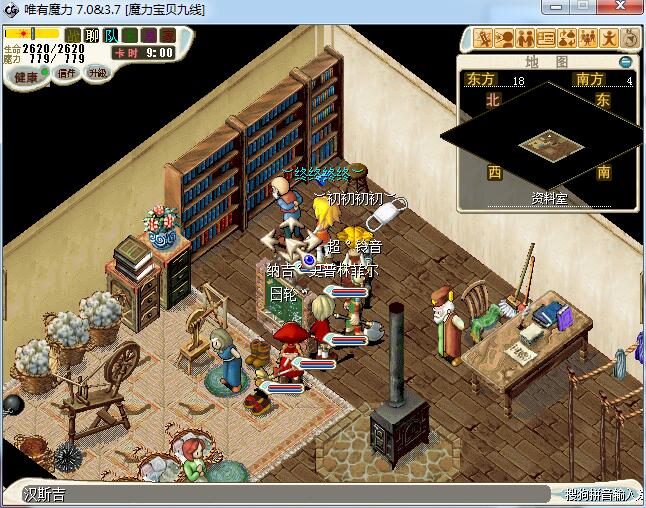
Task: Toggle the 聊 chat mode button
Action: [x=92, y=36]
